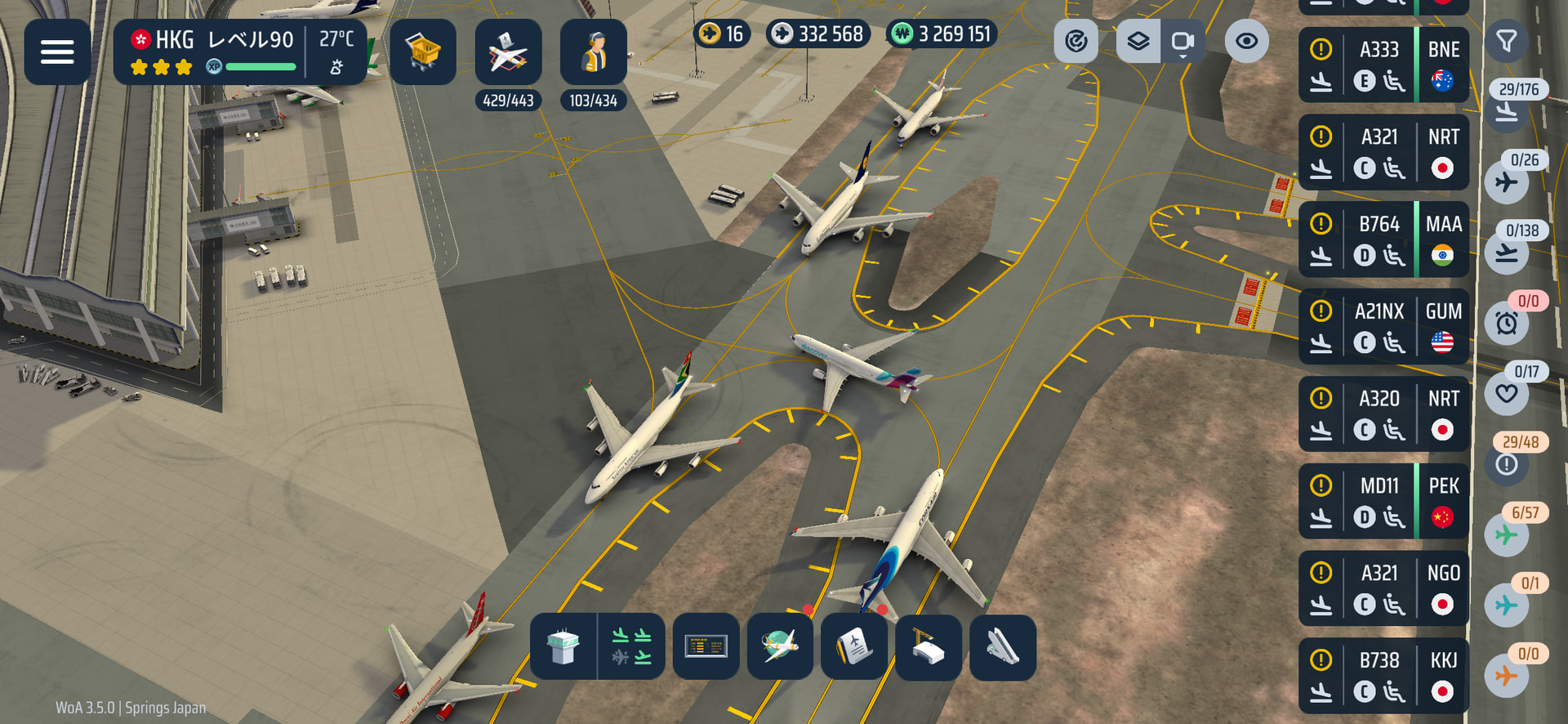Open the staff personnel panel

(x=594, y=52)
